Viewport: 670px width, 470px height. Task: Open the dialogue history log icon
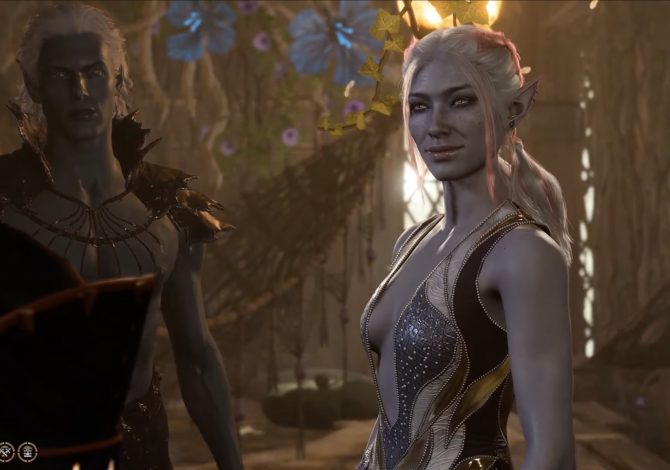point(27,452)
